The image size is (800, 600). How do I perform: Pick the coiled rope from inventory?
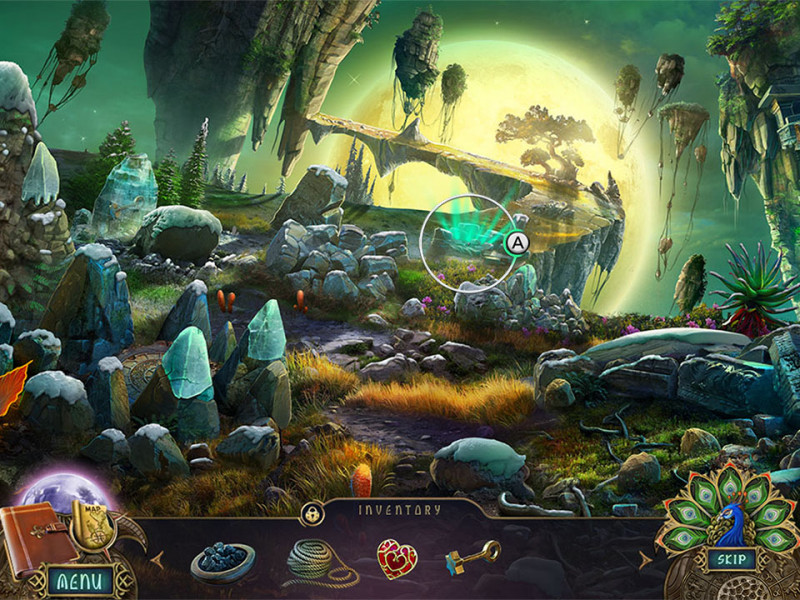tap(319, 561)
